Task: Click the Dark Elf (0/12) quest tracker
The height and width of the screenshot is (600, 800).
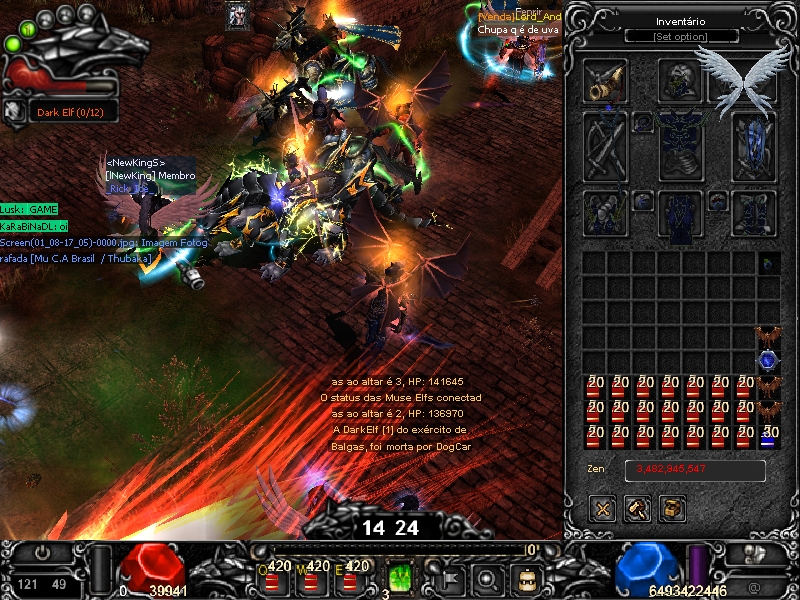Action: pos(70,111)
